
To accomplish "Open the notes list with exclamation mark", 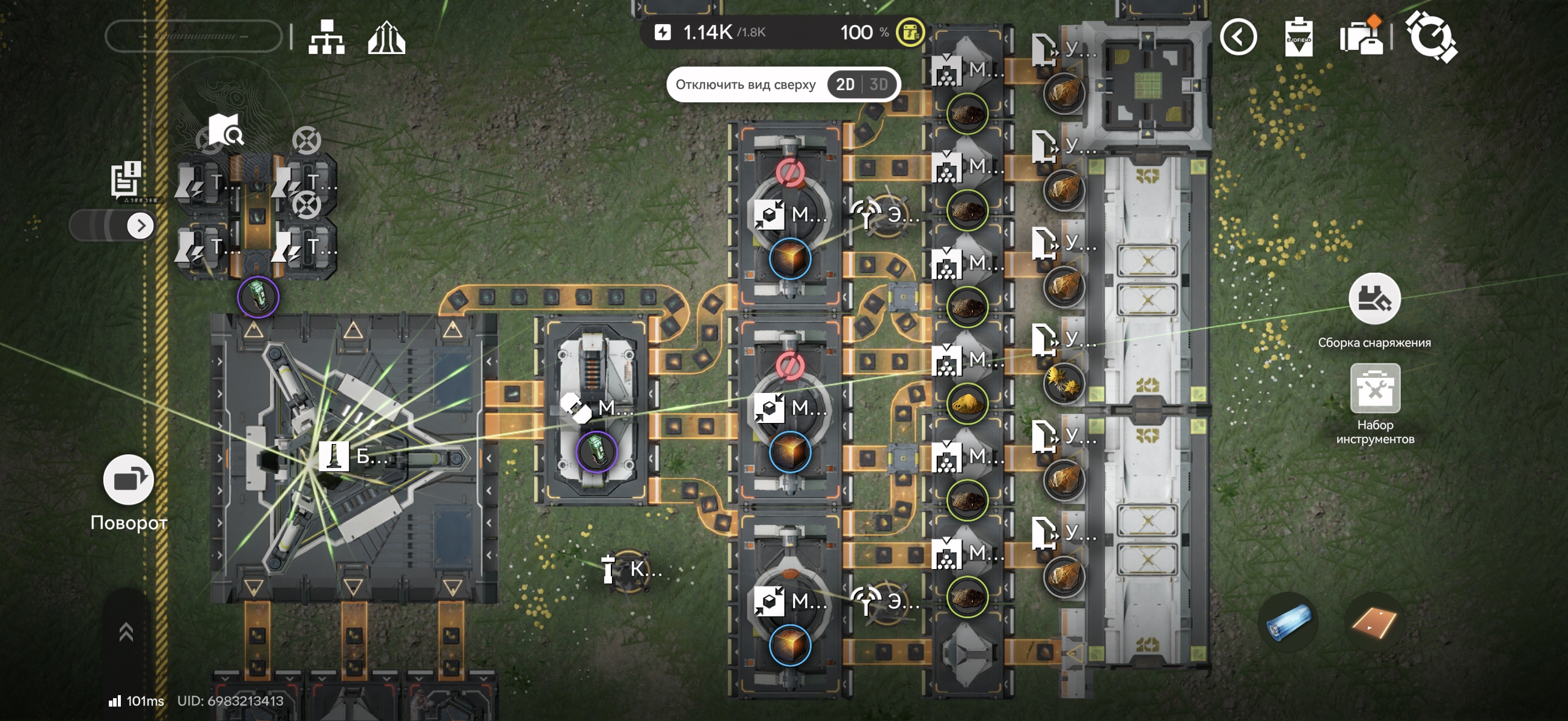I will click(126, 178).
